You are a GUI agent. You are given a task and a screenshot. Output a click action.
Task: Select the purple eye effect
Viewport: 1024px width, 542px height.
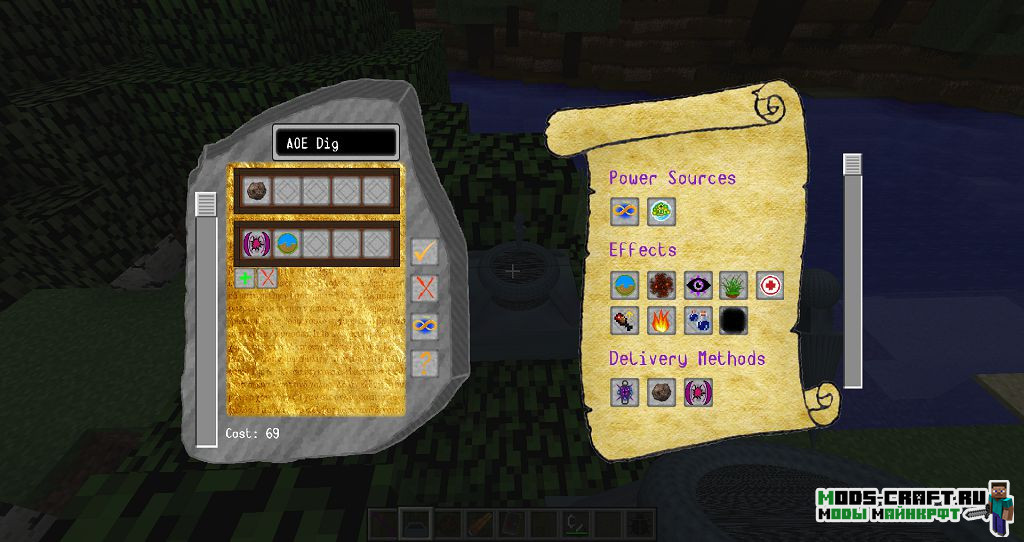point(697,285)
